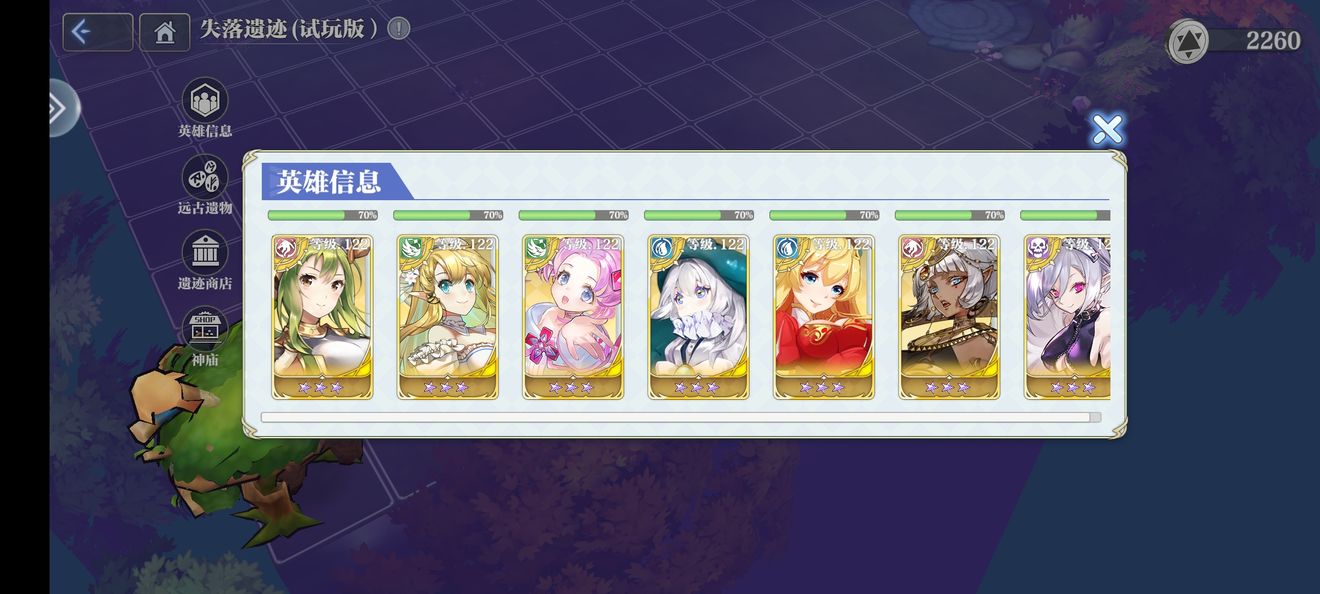Open the 英雄信息 hero info menu
The image size is (1320, 594).
tap(205, 102)
